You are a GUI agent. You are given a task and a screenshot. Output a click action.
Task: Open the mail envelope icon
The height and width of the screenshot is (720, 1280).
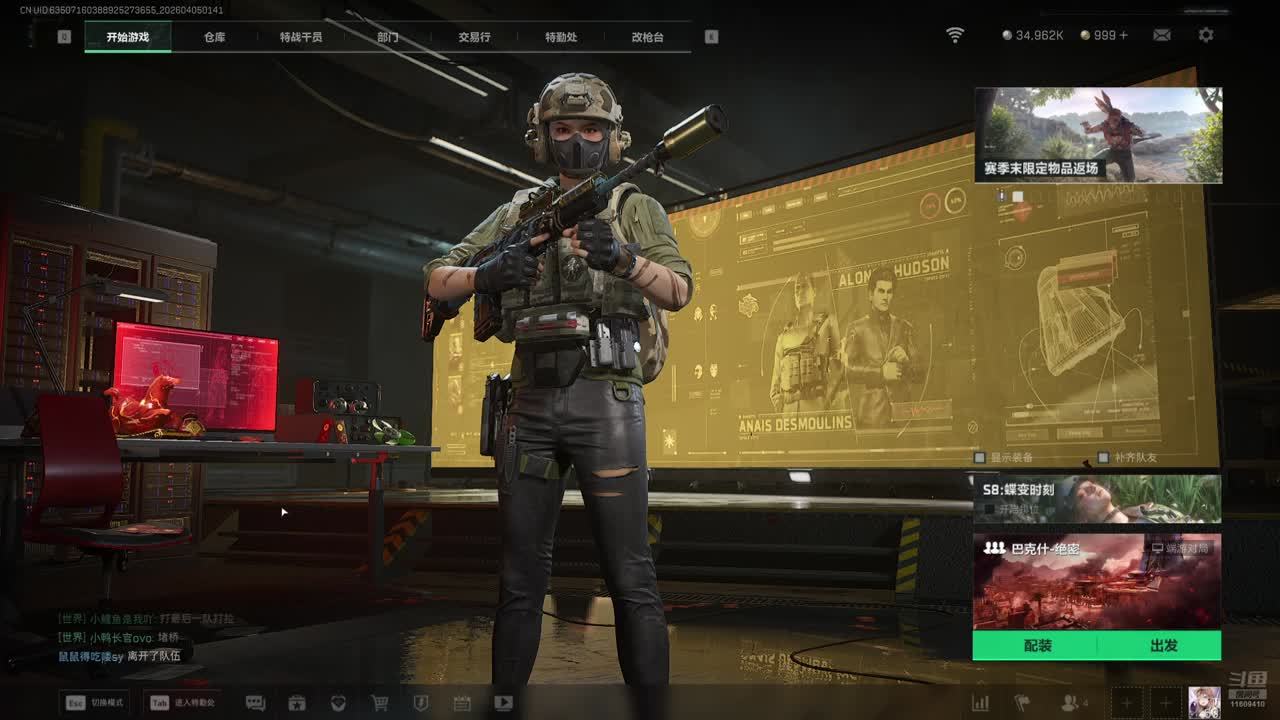pos(1162,35)
